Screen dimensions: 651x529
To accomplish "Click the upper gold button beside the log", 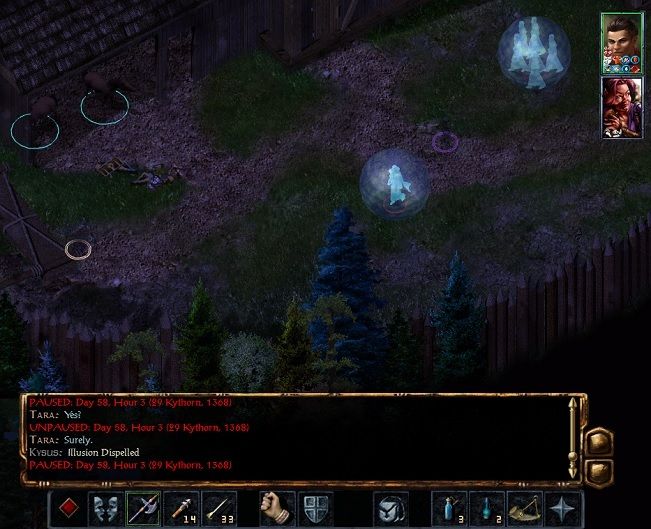I will 600,441.
